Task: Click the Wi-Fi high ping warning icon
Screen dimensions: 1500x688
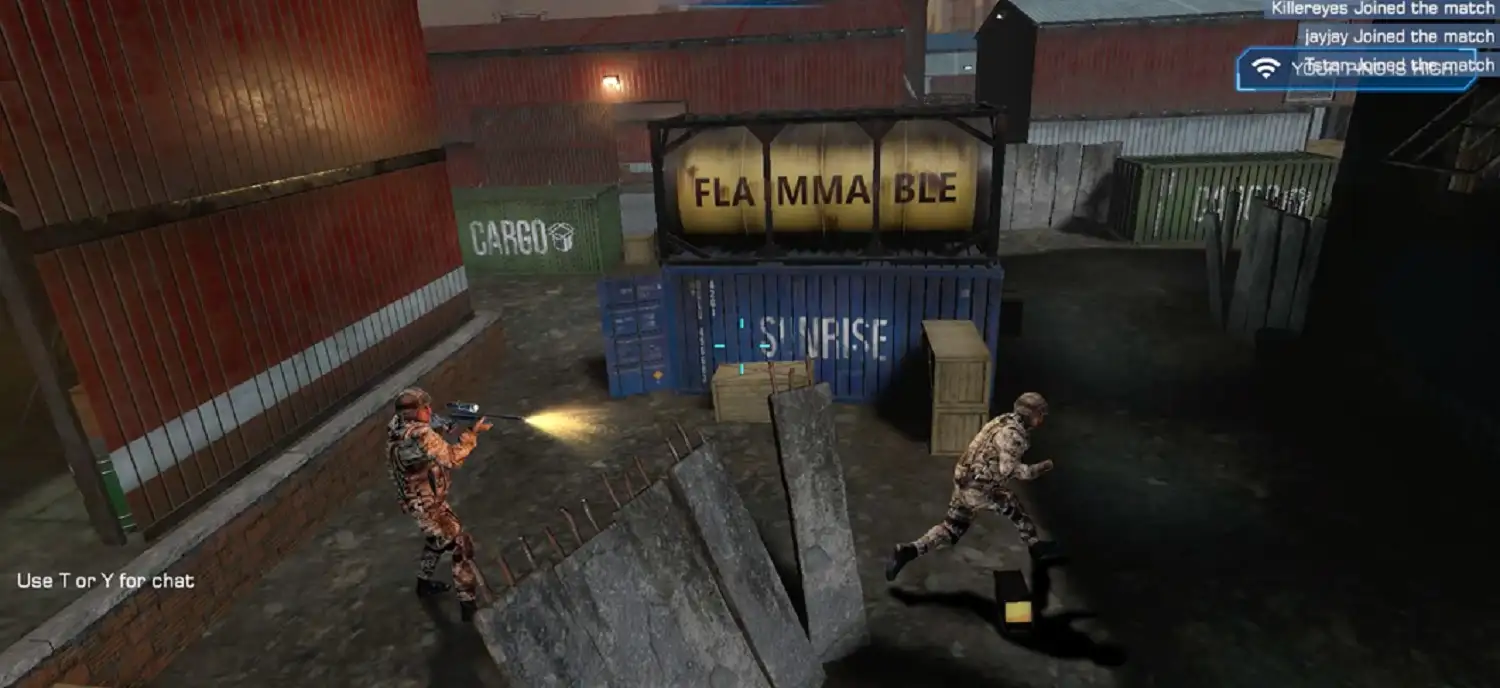Action: tap(1266, 68)
